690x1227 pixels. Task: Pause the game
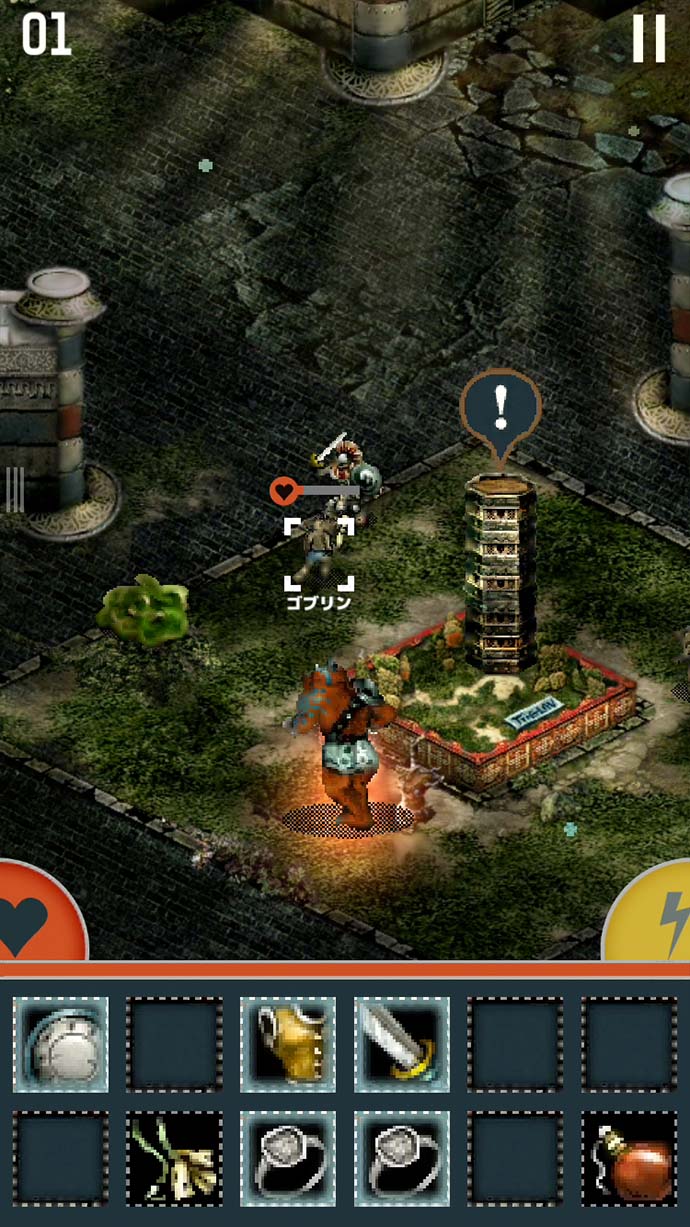coord(648,39)
